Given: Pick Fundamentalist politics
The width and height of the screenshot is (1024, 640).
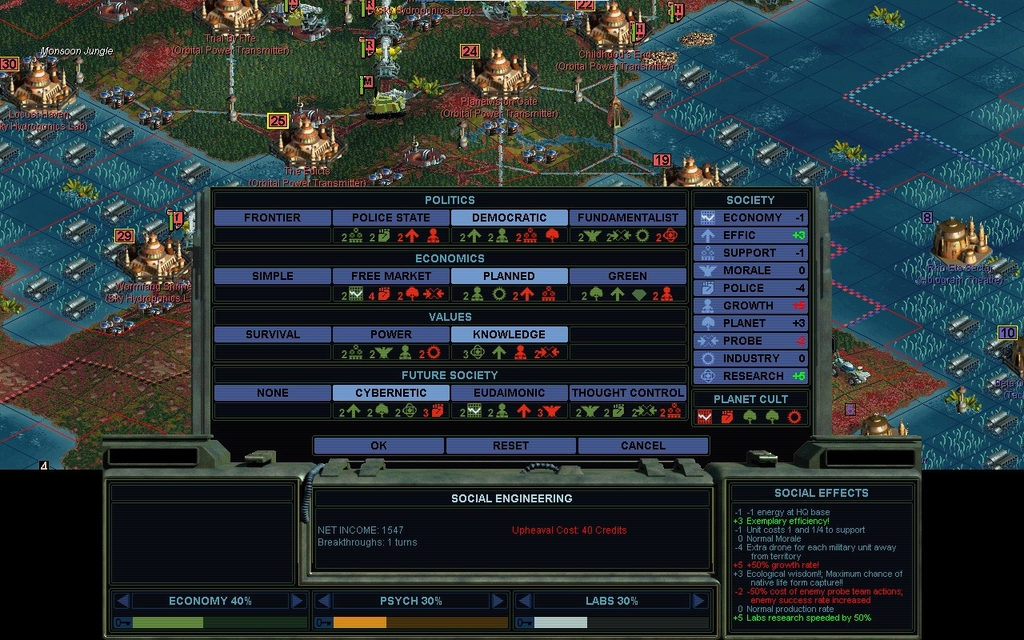Looking at the screenshot, I should tap(628, 218).
